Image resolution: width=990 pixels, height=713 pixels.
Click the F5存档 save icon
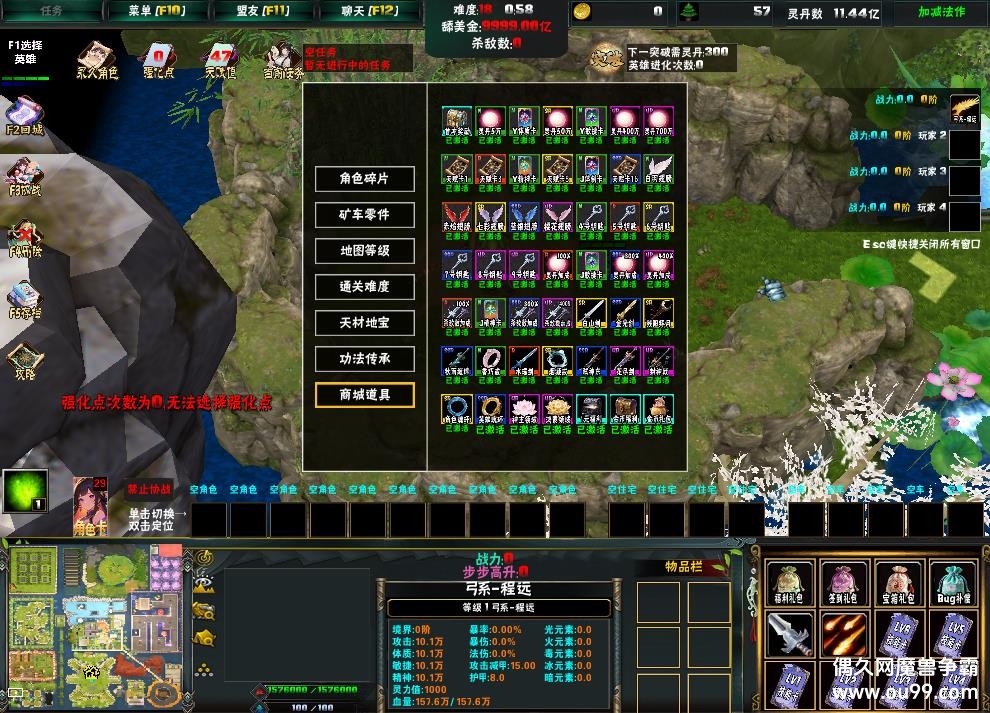25,298
